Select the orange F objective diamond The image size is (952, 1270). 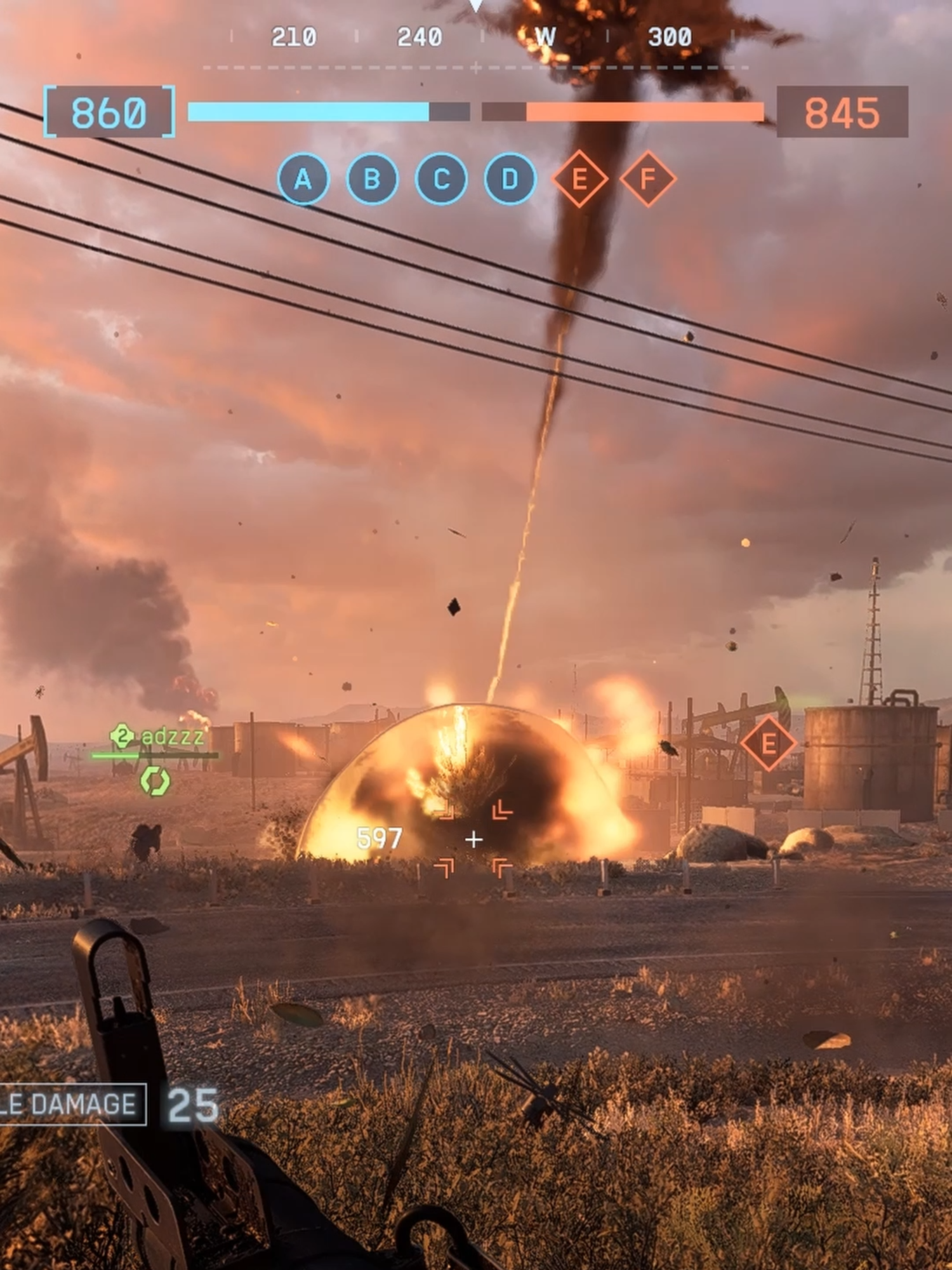click(x=646, y=180)
